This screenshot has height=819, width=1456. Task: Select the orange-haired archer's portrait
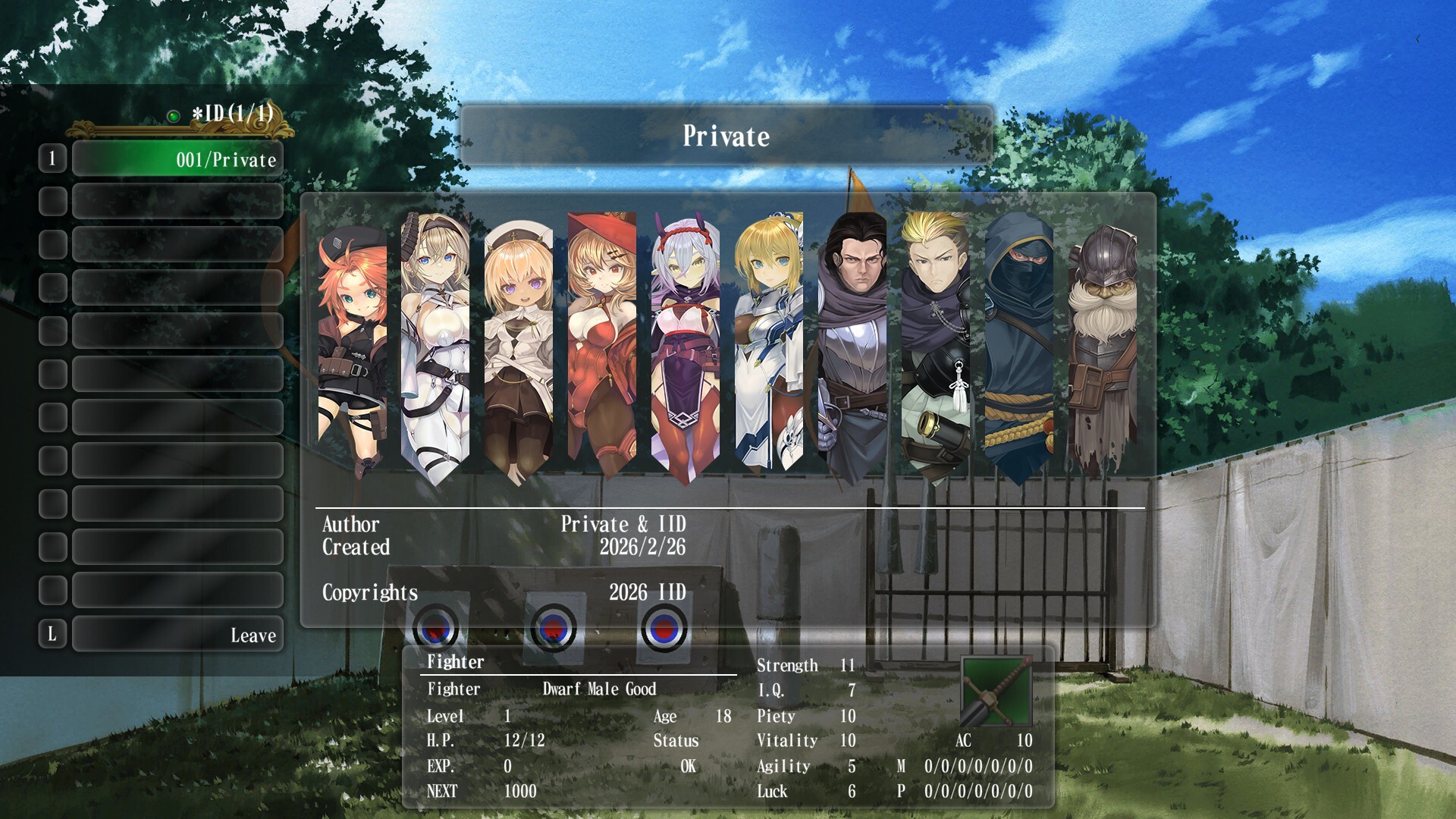pyautogui.click(x=353, y=341)
